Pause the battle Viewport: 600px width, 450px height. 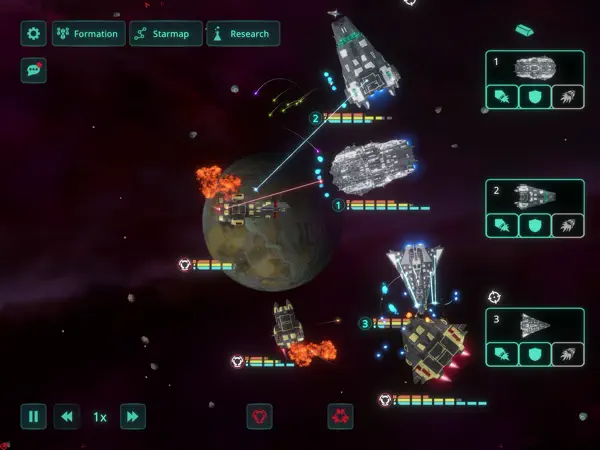pos(34,416)
